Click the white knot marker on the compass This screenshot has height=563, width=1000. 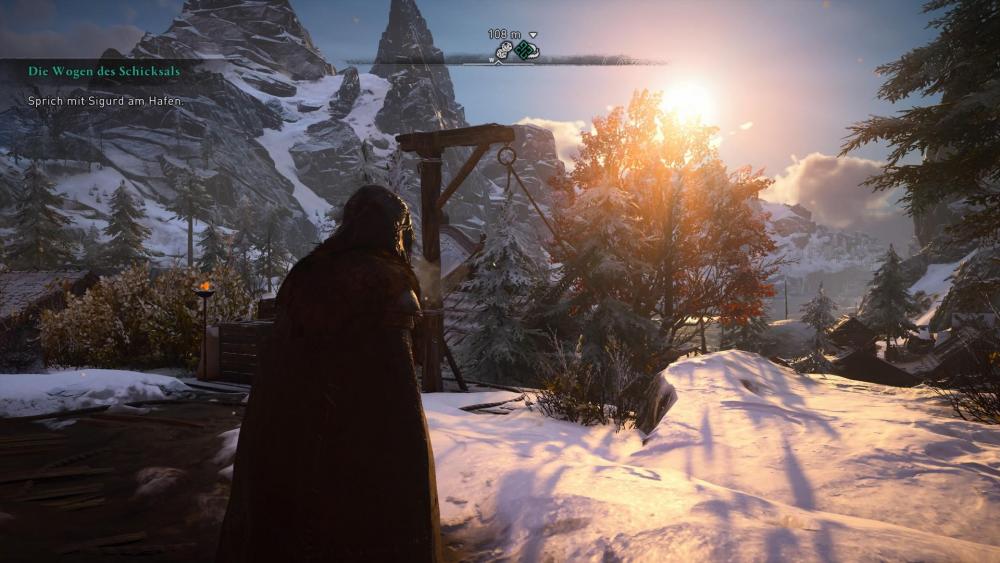point(506,50)
